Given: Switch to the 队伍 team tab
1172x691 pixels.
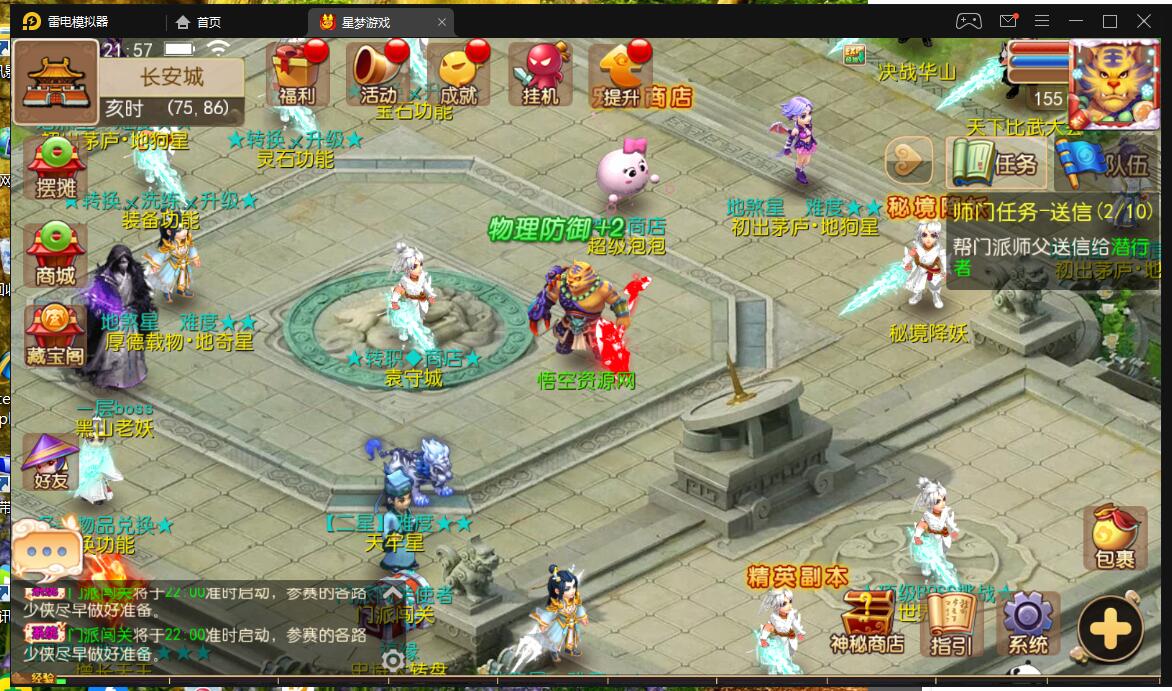Looking at the screenshot, I should [x=1105, y=160].
